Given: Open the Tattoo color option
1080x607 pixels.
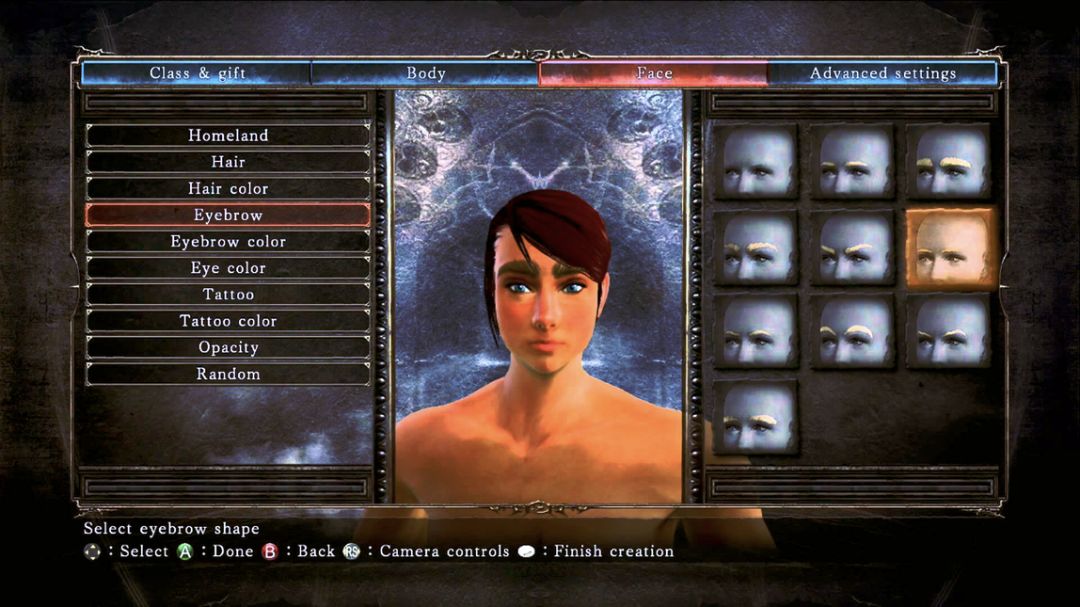Looking at the screenshot, I should 228,321.
